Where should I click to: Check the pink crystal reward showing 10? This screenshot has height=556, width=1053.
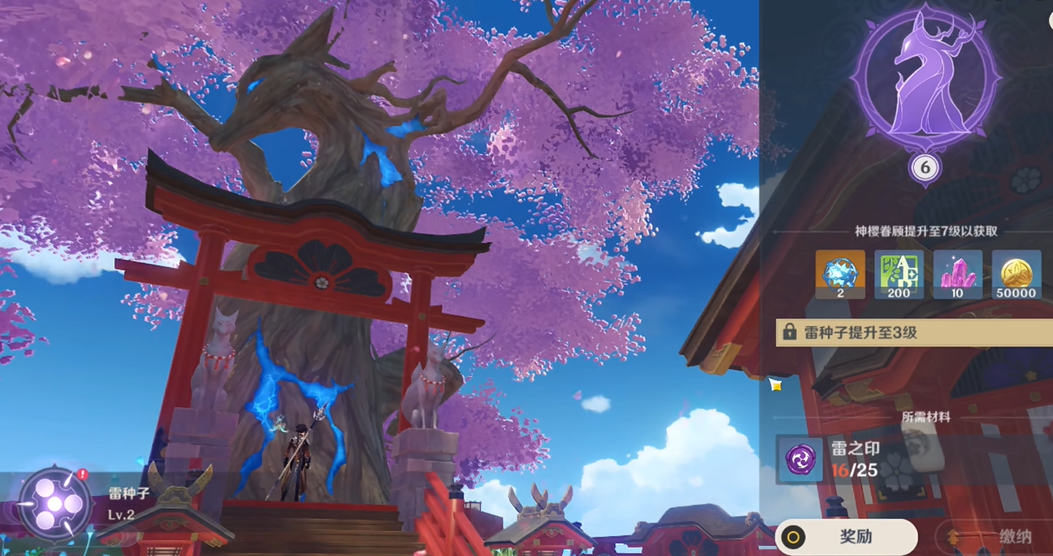coord(957,273)
